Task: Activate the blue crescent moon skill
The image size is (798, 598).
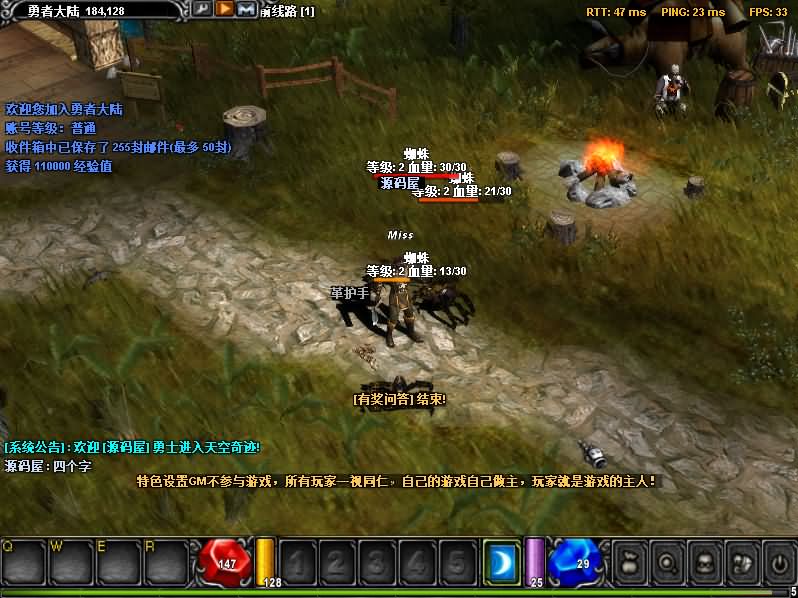Action: tap(500, 562)
